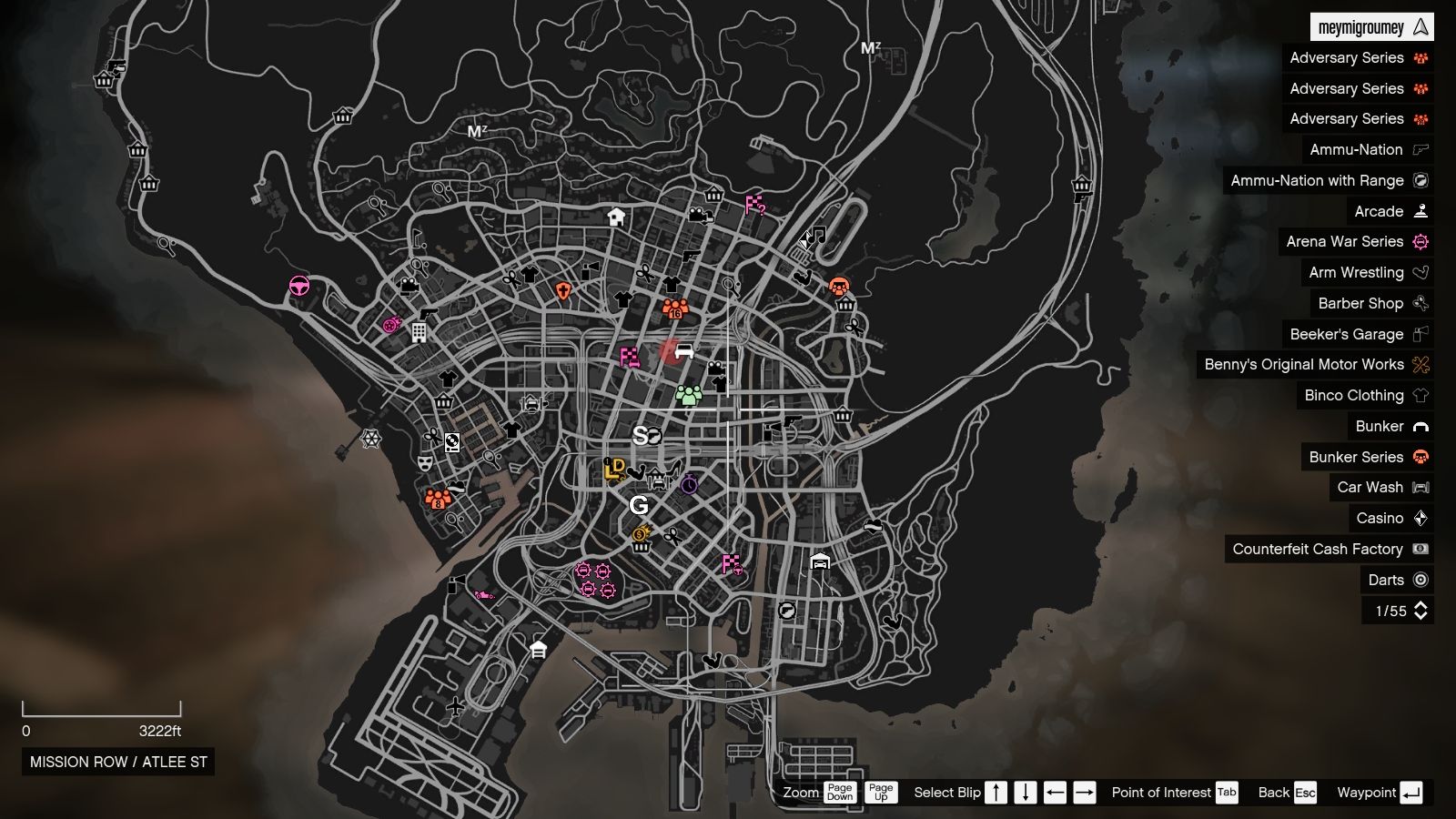Image resolution: width=1456 pixels, height=819 pixels.
Task: Choose Bunker Series legend entry
Action: coord(1367,457)
